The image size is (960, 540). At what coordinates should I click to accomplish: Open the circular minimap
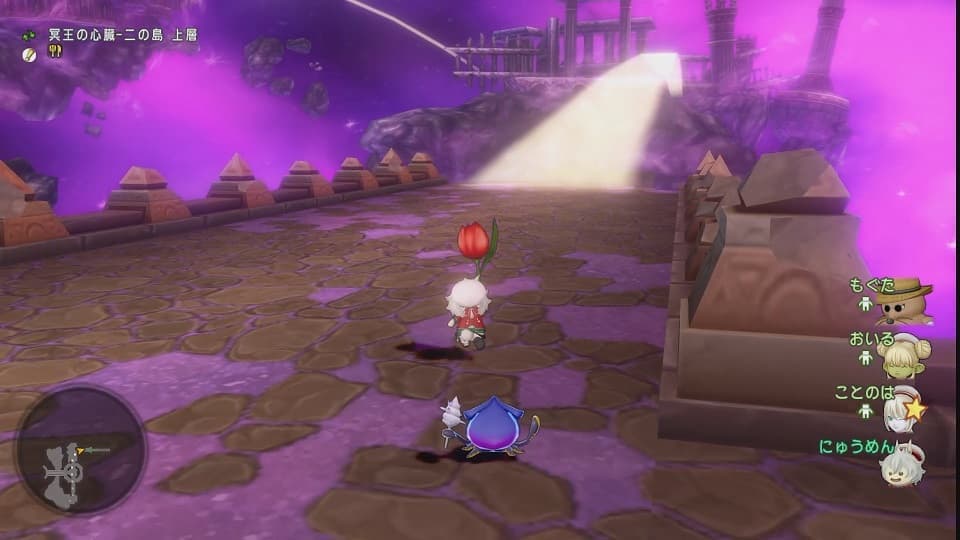pyautogui.click(x=80, y=450)
